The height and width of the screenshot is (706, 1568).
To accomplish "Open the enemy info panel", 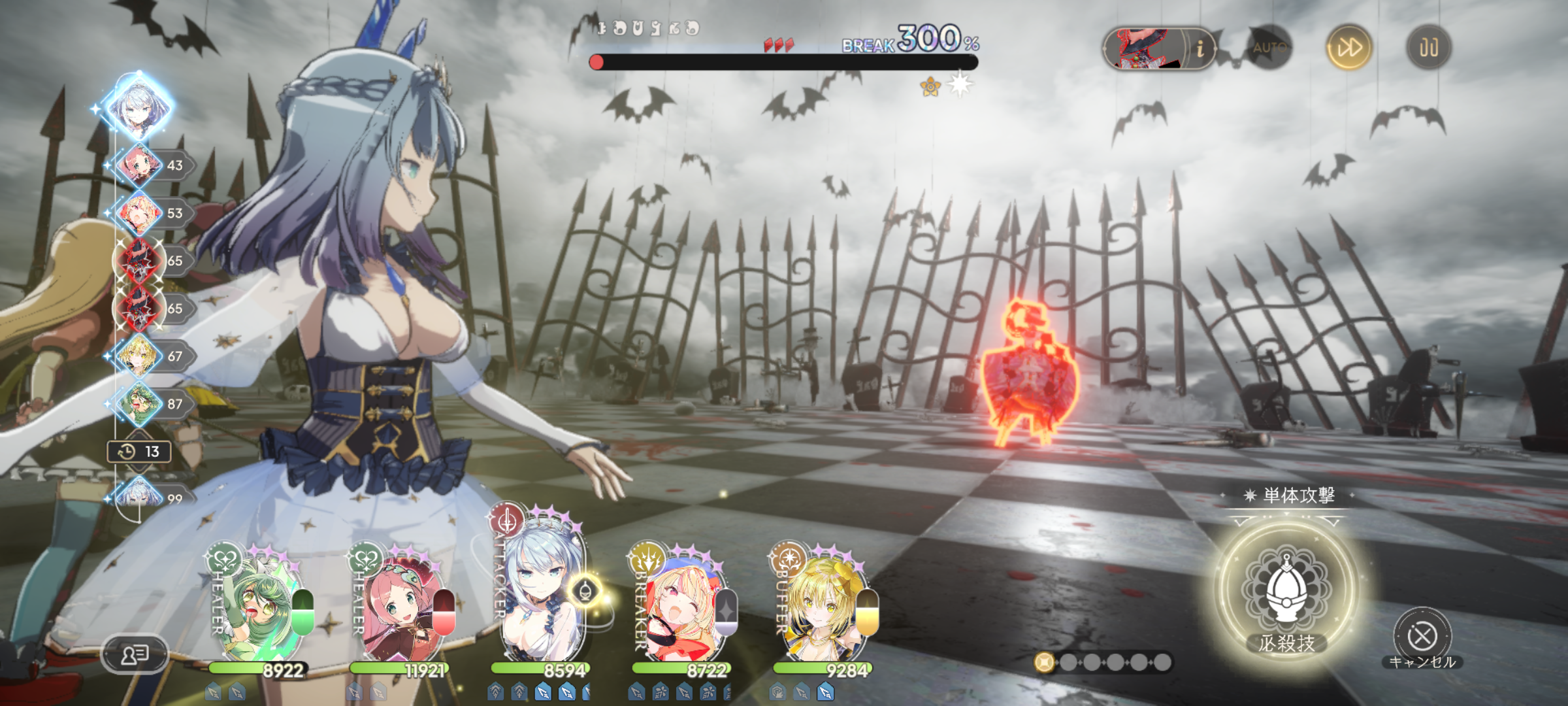I will (x=1200, y=48).
